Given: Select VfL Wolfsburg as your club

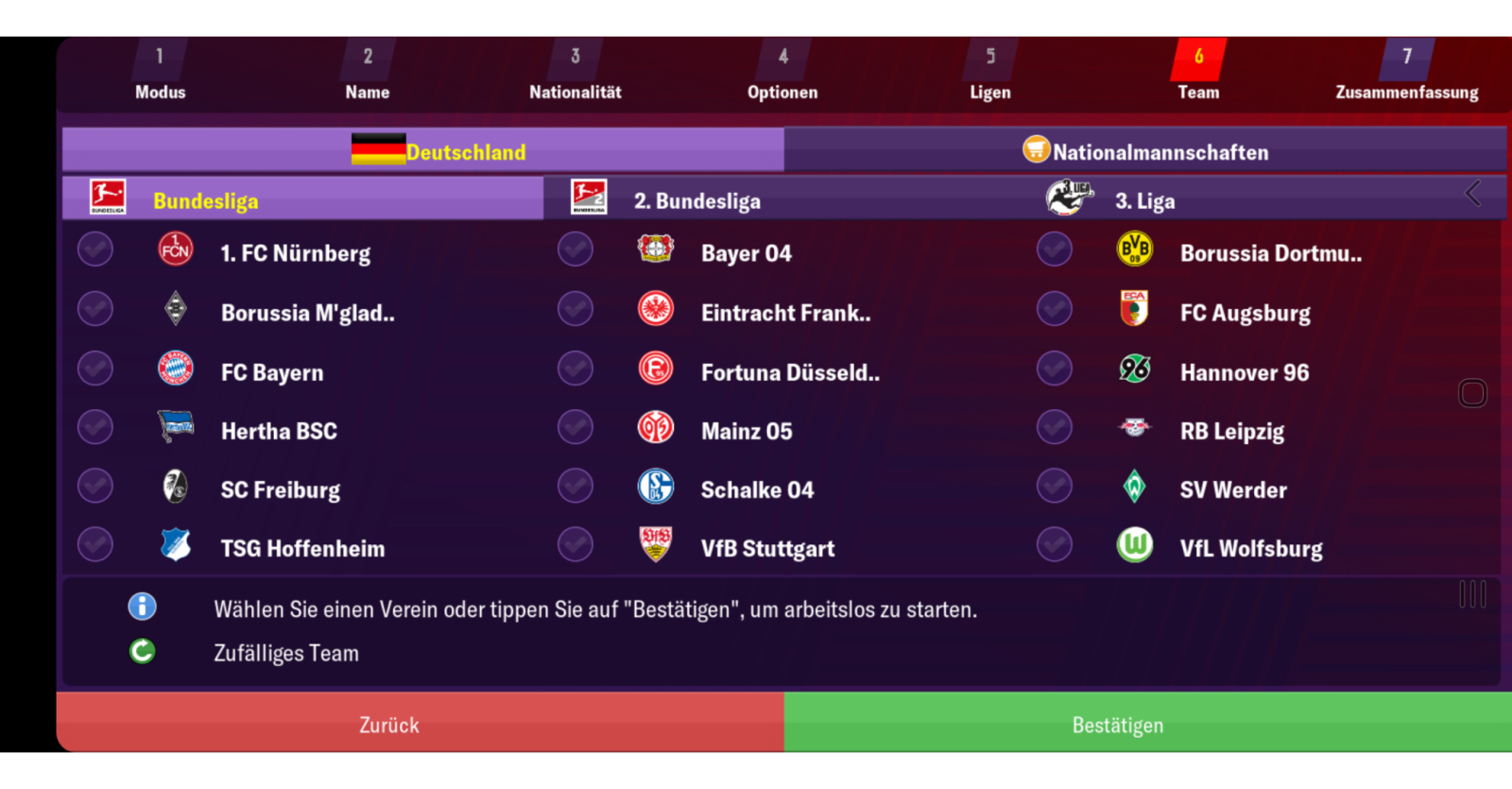Looking at the screenshot, I should (1250, 548).
